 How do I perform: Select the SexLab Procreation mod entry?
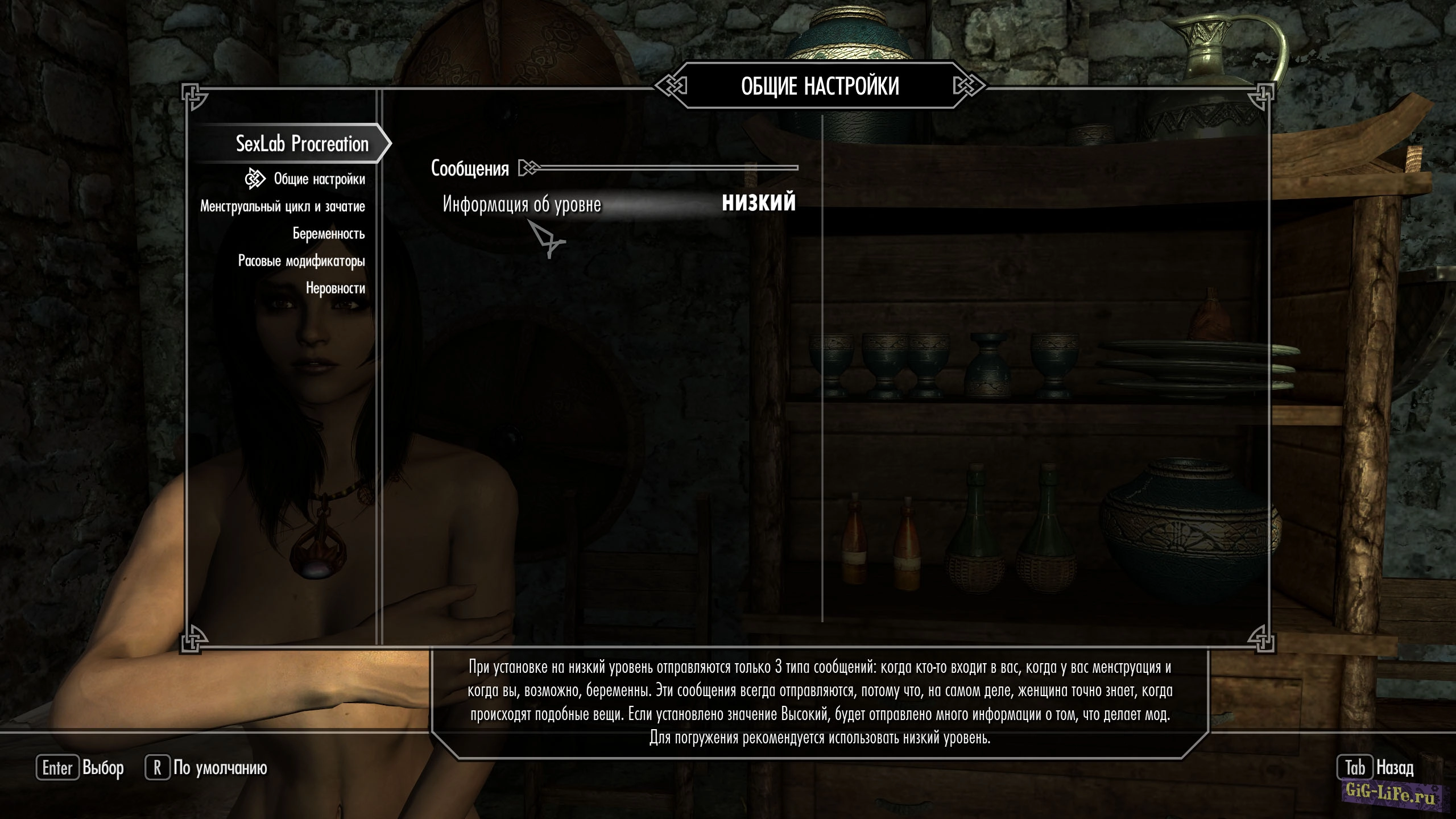[302, 144]
